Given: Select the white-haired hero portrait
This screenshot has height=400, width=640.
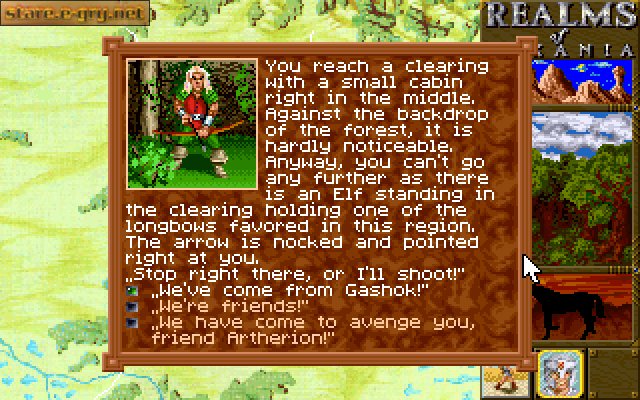Looking at the screenshot, I should click(x=559, y=371).
